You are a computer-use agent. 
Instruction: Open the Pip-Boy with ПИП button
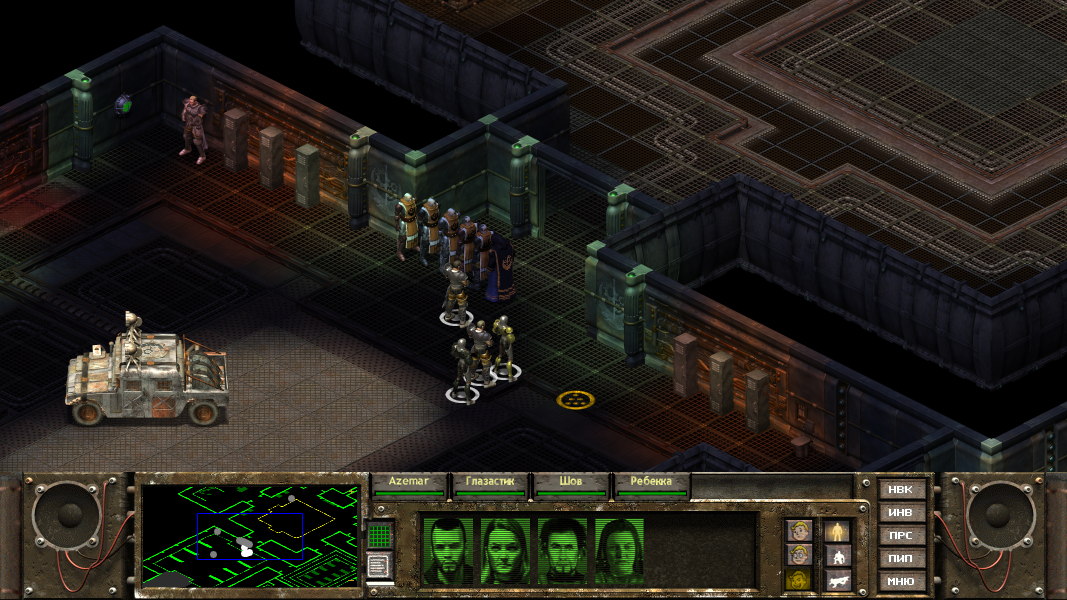901,558
